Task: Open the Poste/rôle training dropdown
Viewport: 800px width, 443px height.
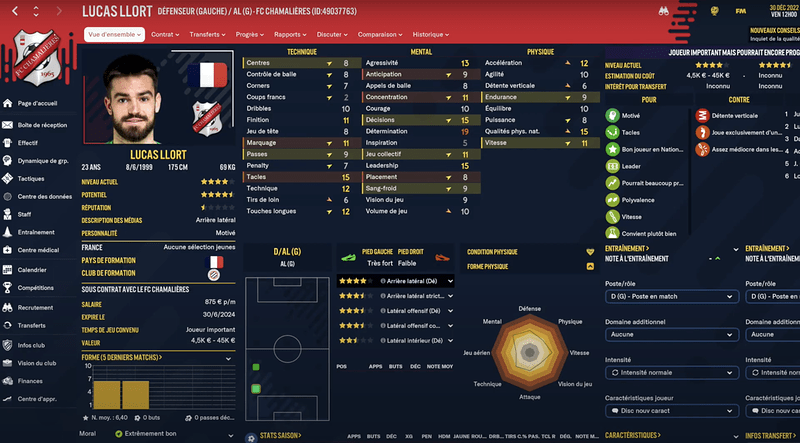Action: (672, 297)
